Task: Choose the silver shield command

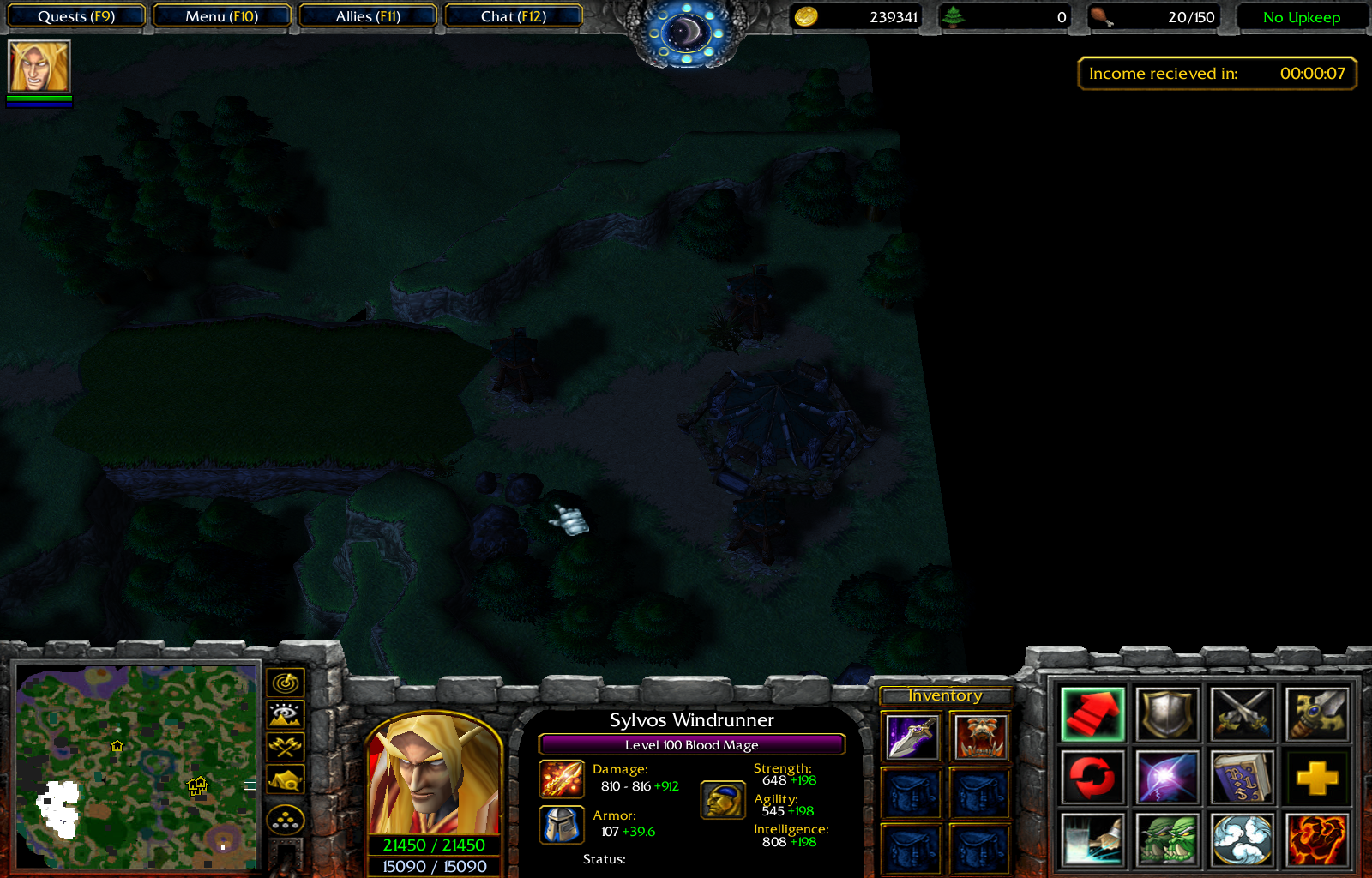Action: (x=1167, y=713)
